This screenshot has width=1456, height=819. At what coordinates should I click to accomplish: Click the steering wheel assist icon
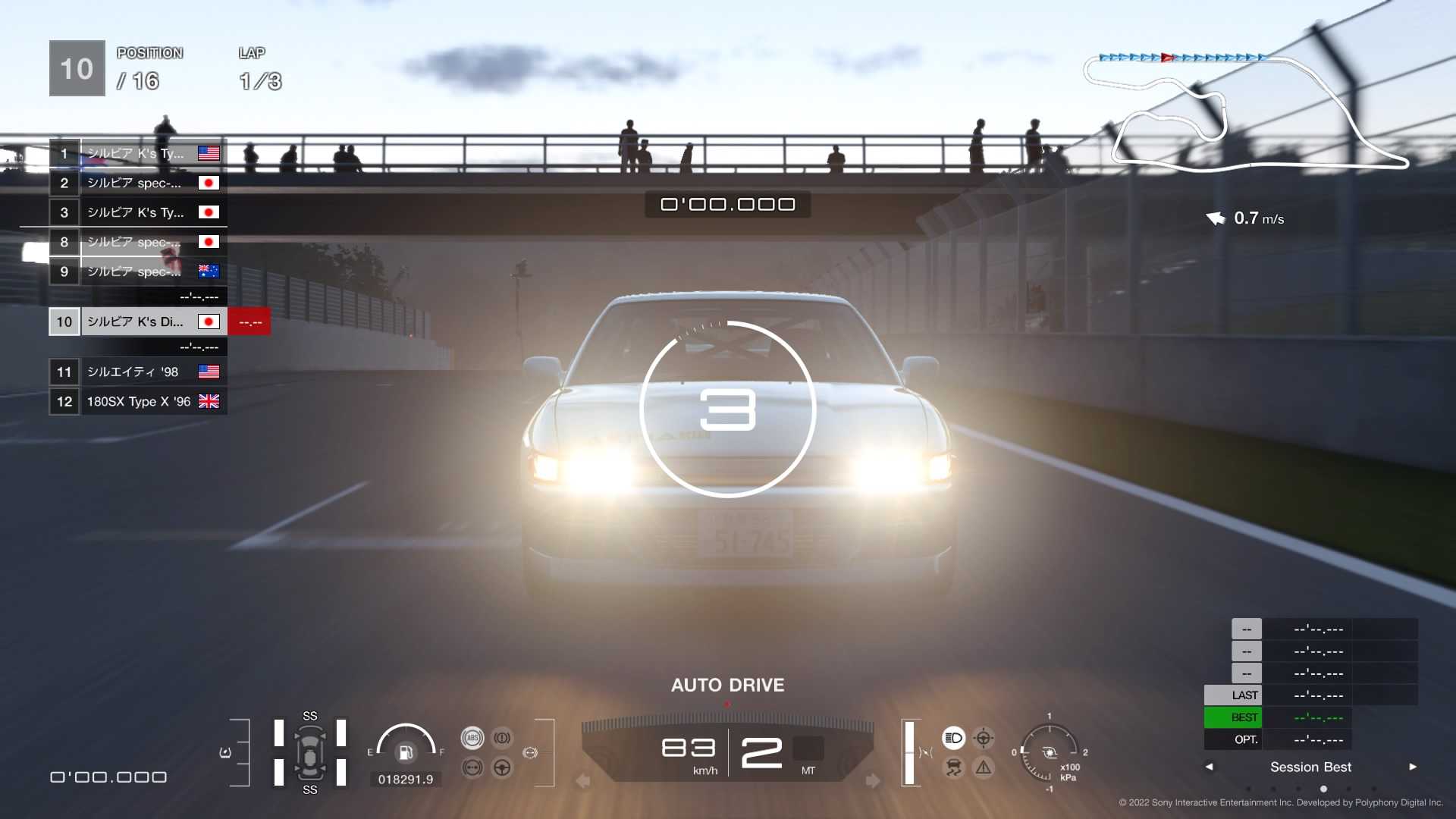pyautogui.click(x=501, y=767)
